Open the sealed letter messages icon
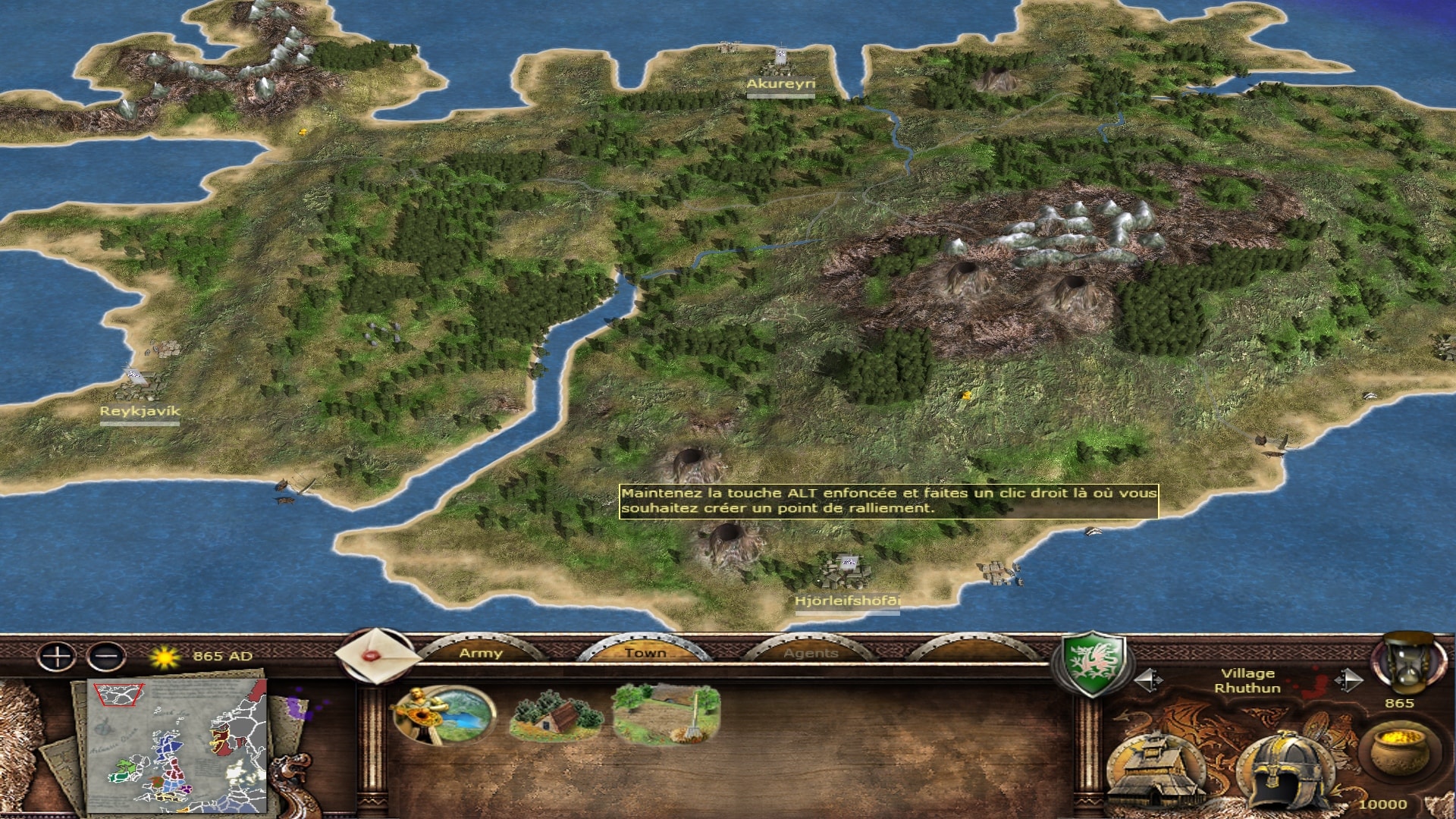 [374, 656]
